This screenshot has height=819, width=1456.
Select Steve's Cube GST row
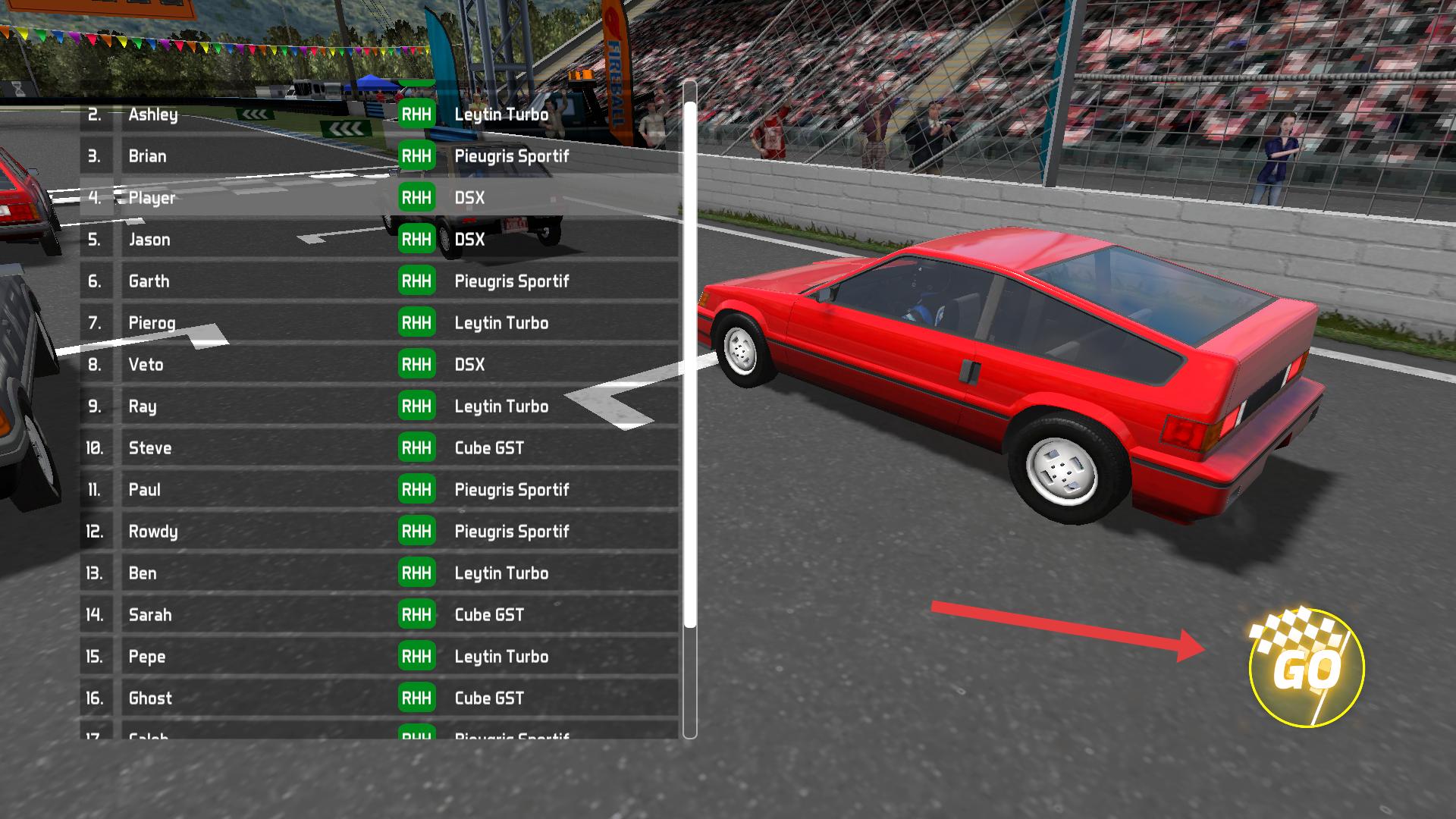[379, 448]
